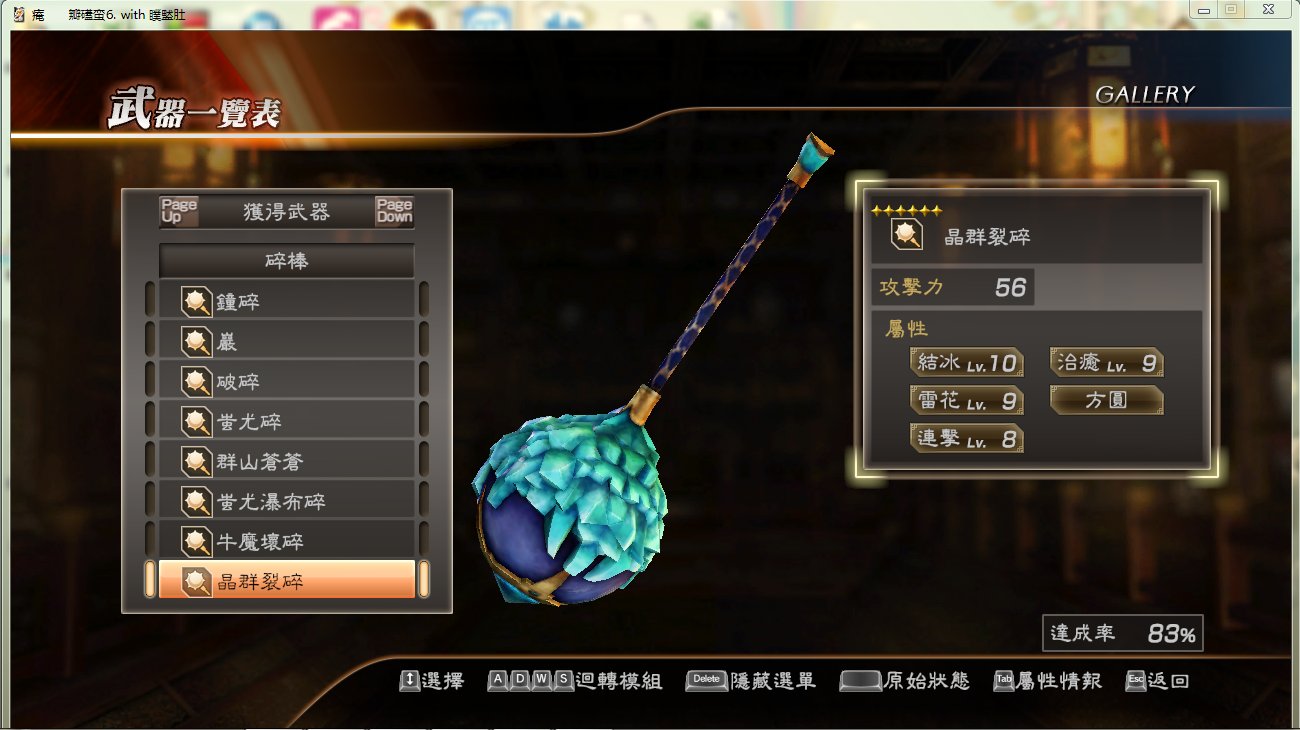Open the 獲得武器 header menu
The width and height of the screenshot is (1300, 730).
[x=286, y=210]
